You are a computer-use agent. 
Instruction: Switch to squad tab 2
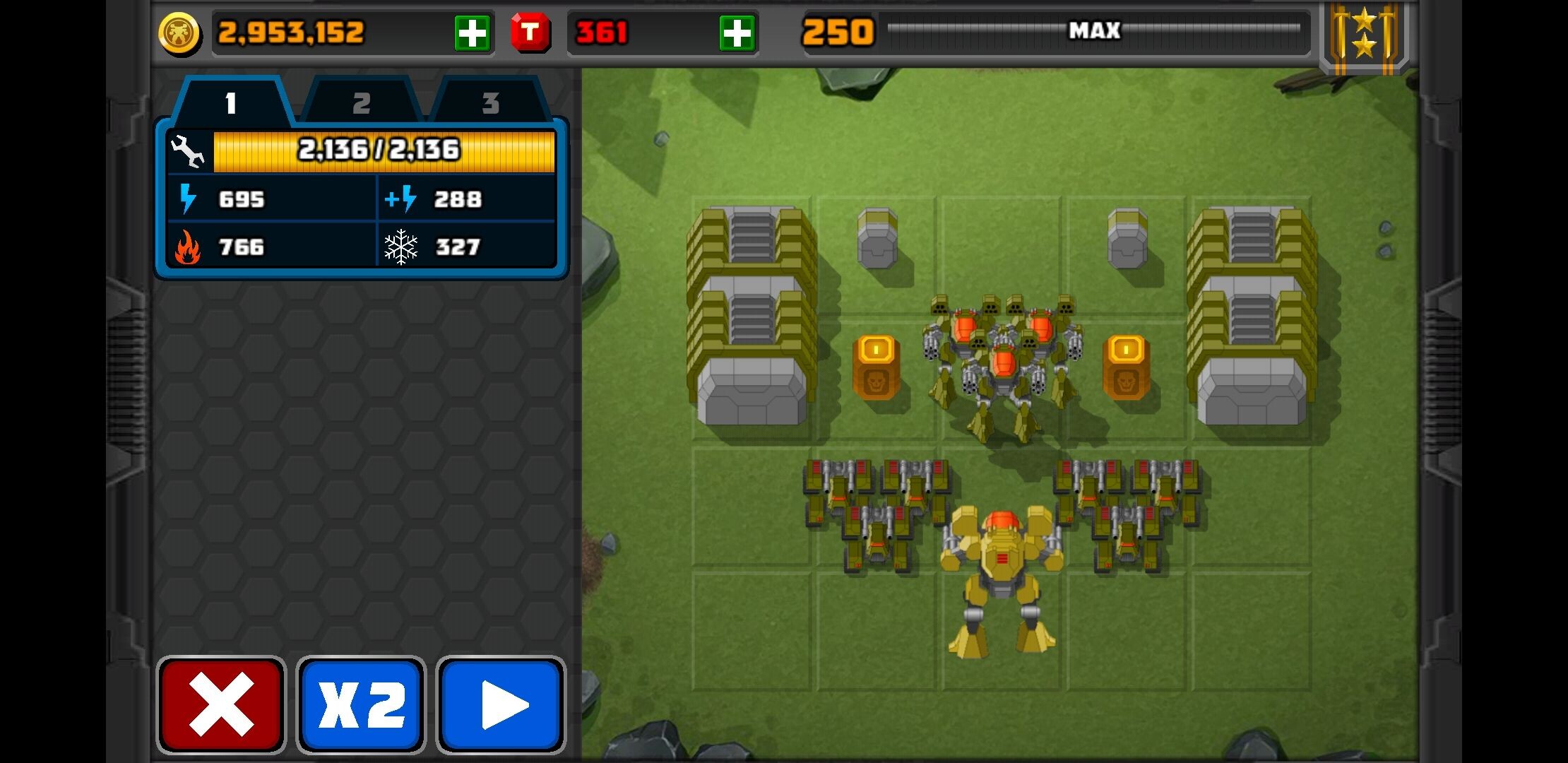[x=362, y=103]
